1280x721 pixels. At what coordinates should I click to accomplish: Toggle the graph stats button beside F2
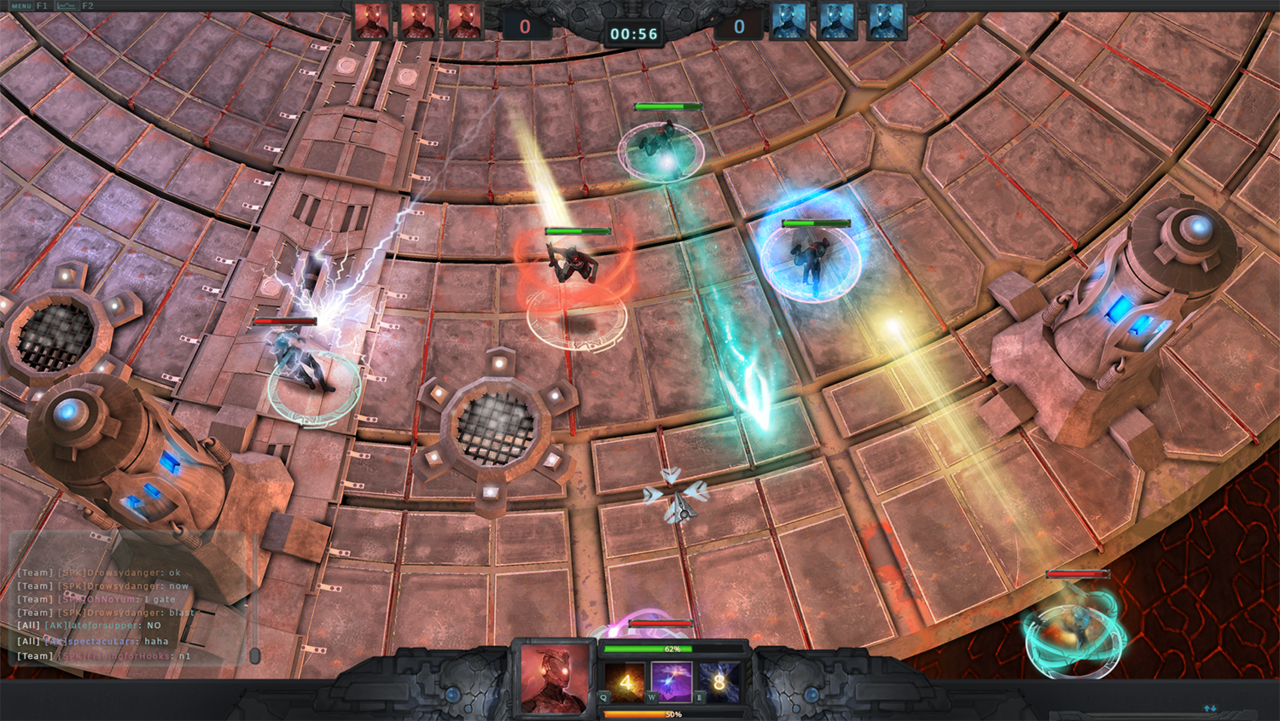point(67,6)
